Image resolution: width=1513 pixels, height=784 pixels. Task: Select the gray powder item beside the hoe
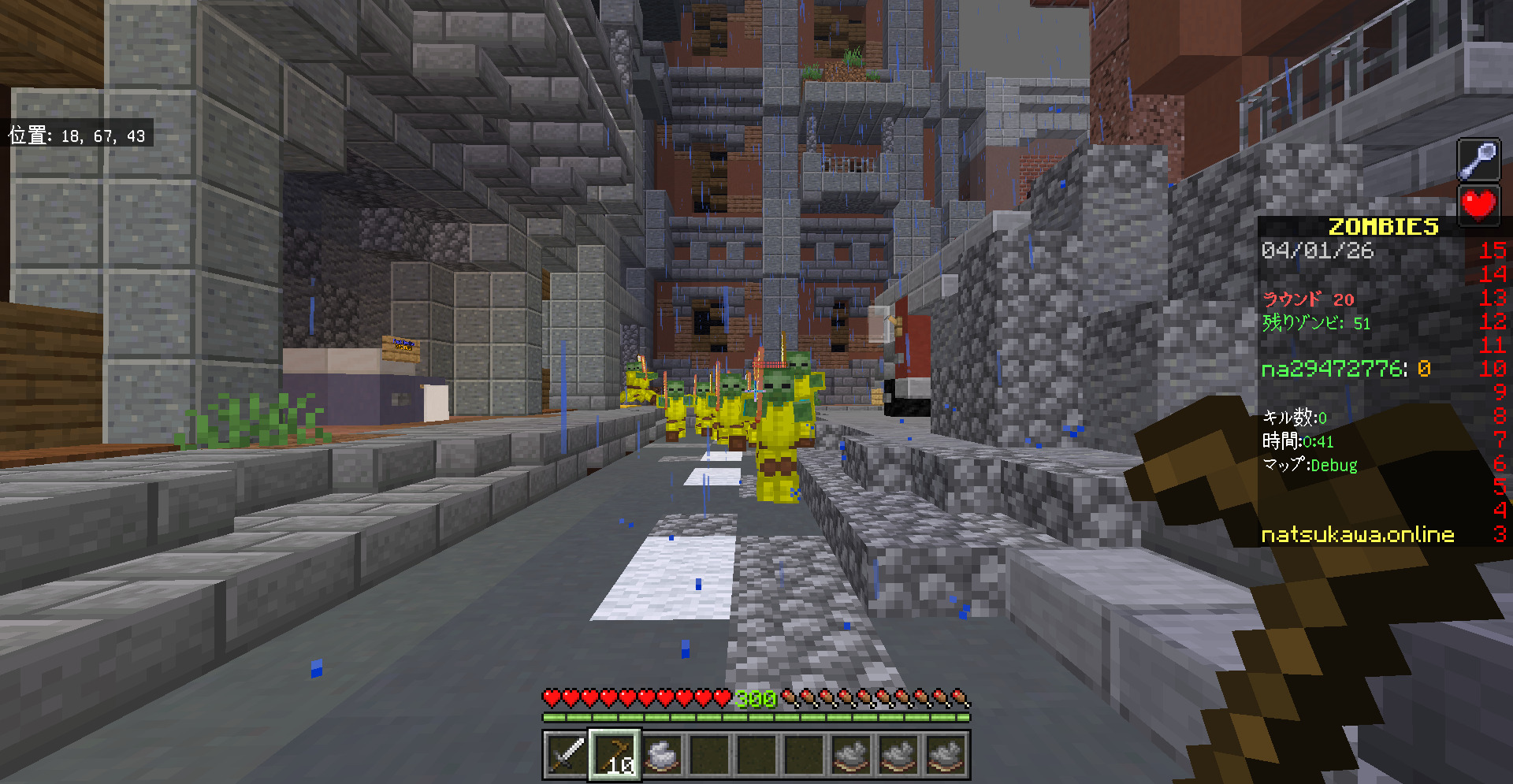coord(662,755)
